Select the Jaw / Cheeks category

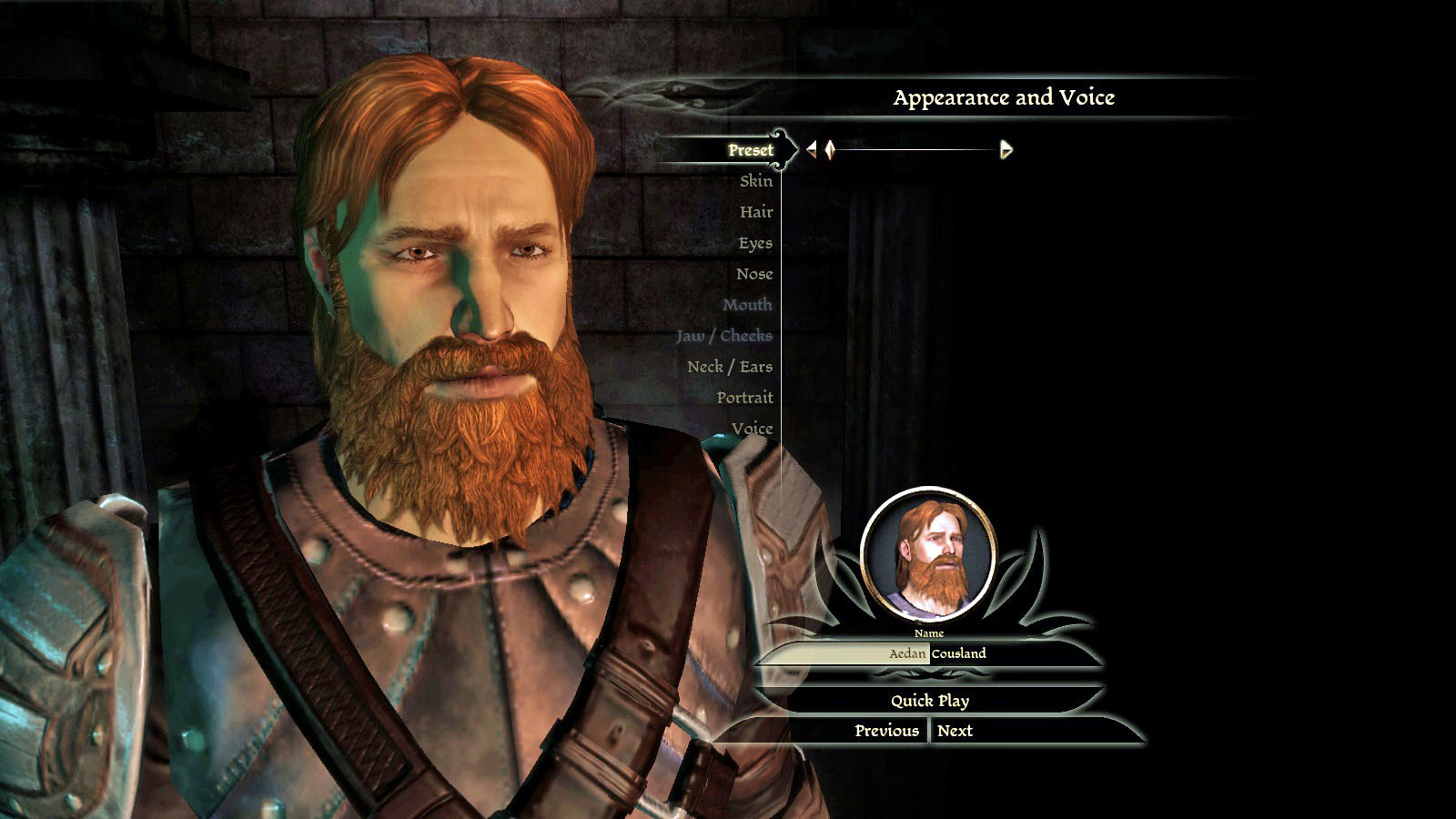click(x=723, y=336)
